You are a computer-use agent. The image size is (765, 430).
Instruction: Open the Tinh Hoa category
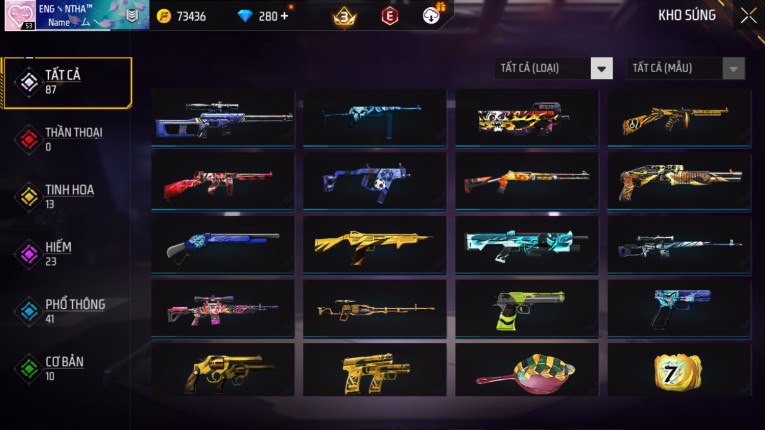(67, 196)
